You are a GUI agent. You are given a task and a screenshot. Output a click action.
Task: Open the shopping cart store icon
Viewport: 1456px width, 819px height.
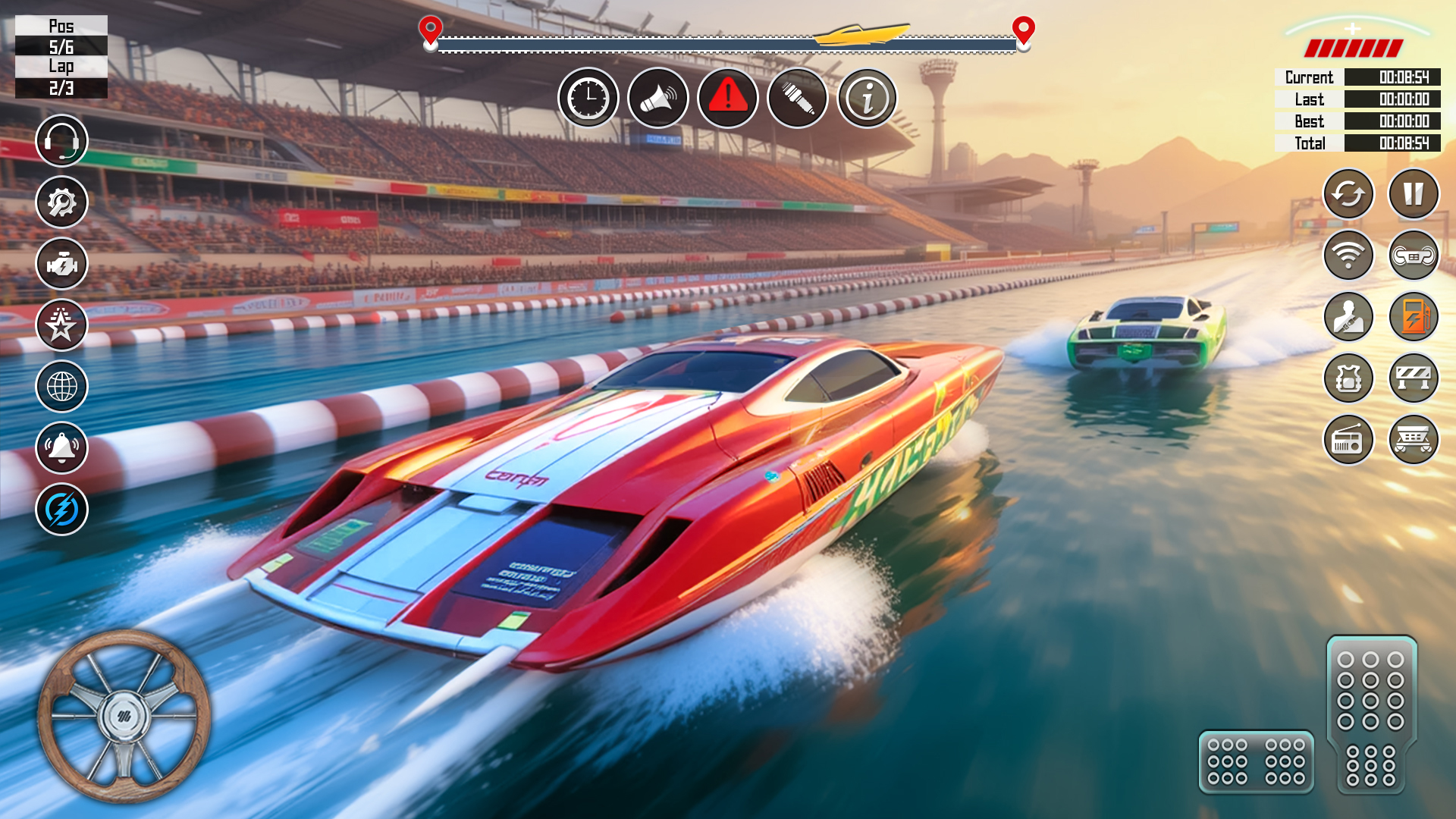coord(1412,440)
